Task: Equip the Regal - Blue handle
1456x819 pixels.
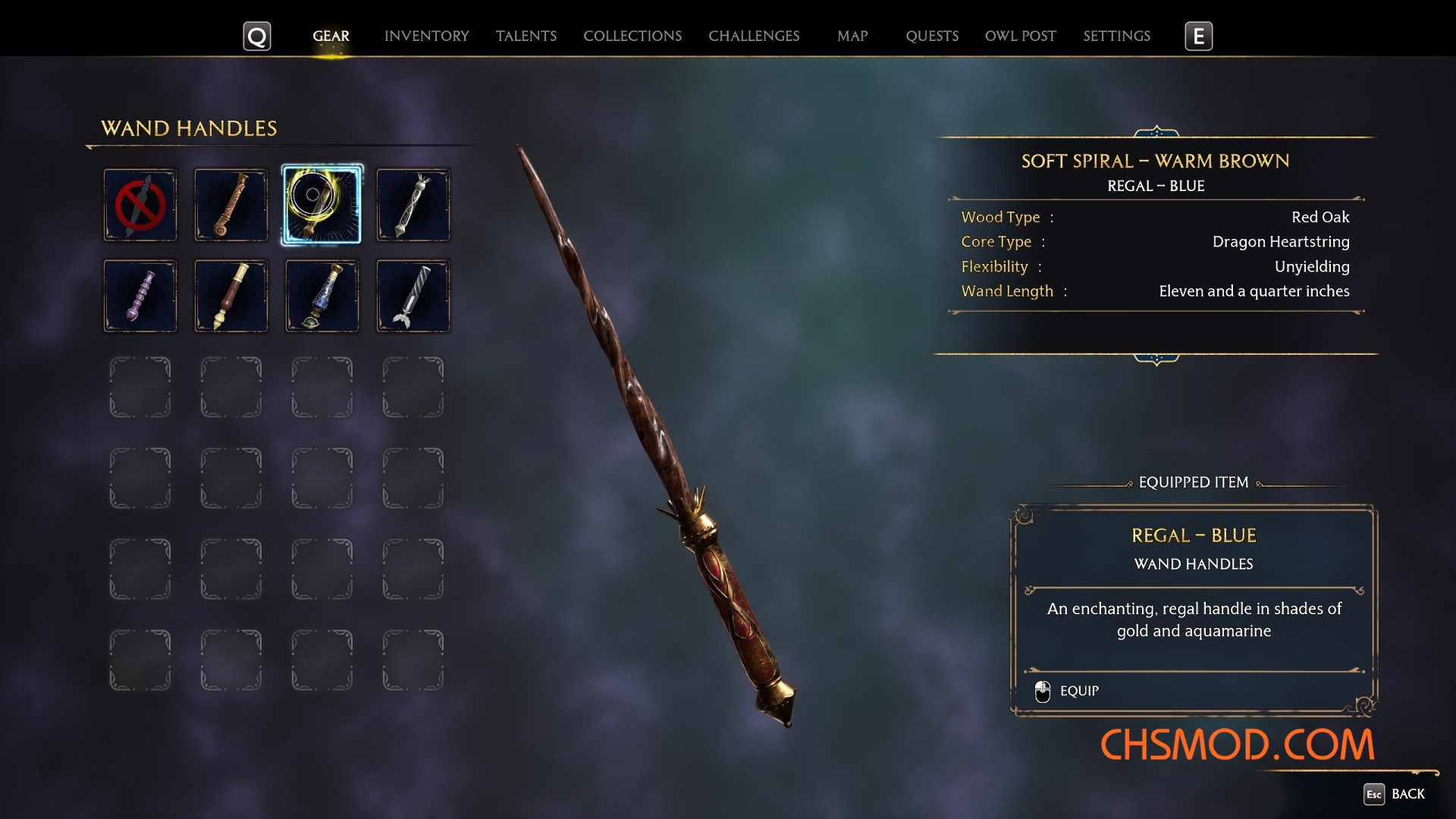Action: click(1079, 691)
